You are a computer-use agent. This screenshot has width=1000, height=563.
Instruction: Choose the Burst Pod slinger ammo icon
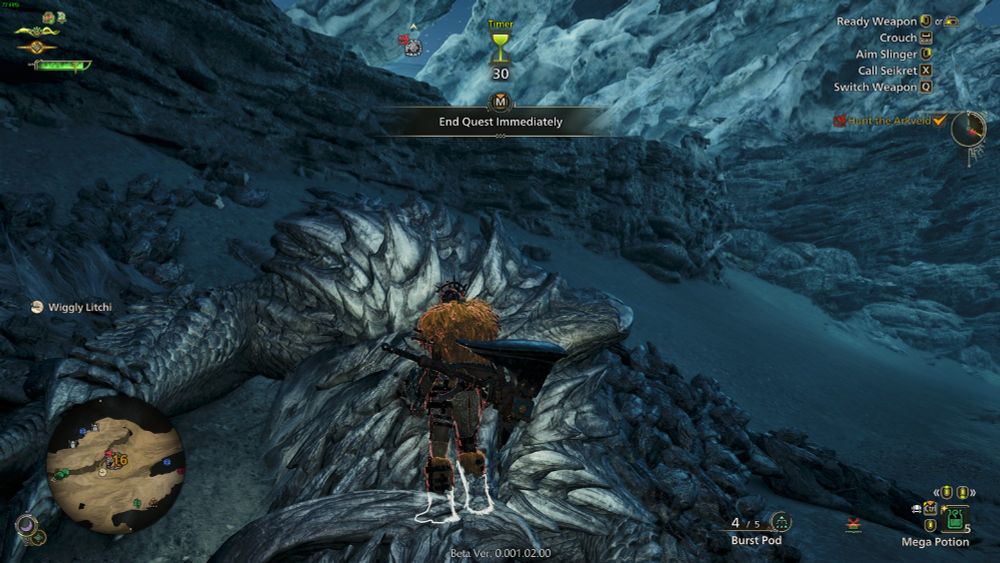click(x=781, y=522)
